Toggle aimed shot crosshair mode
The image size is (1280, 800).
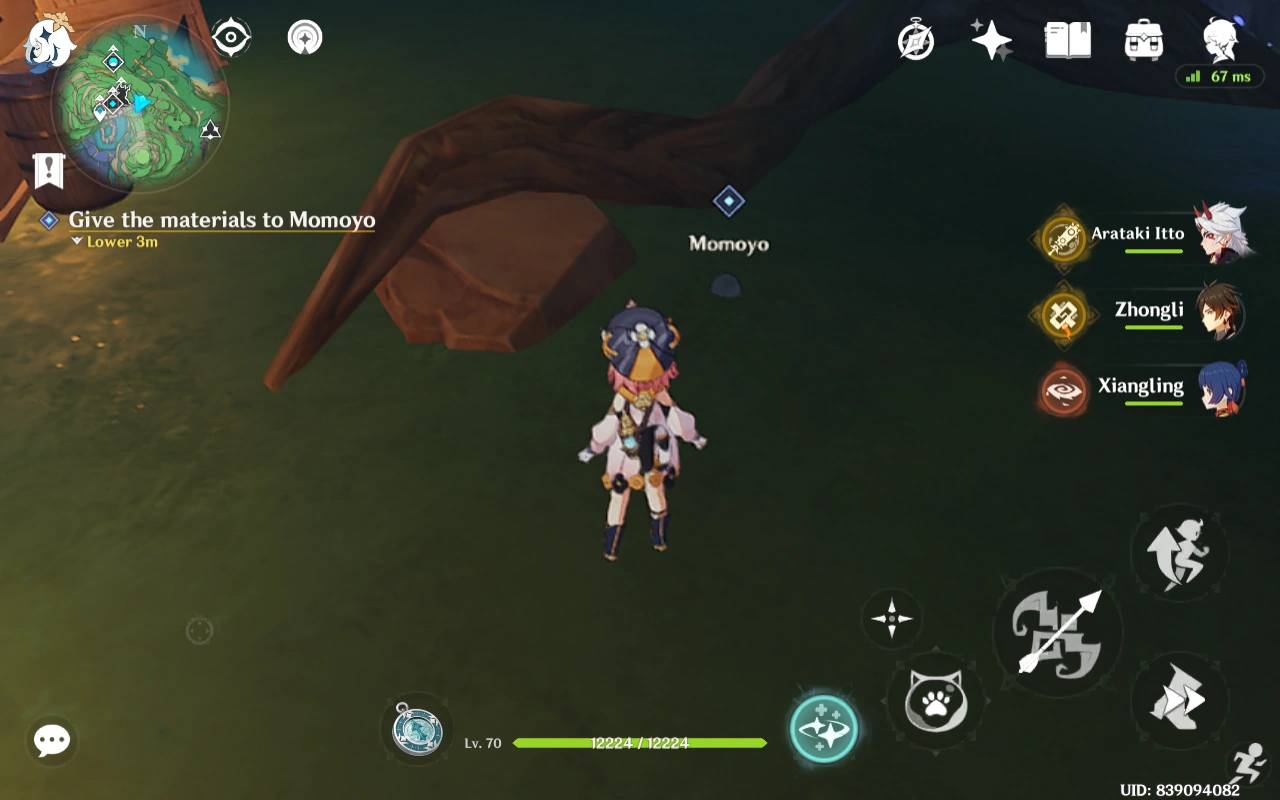(890, 619)
